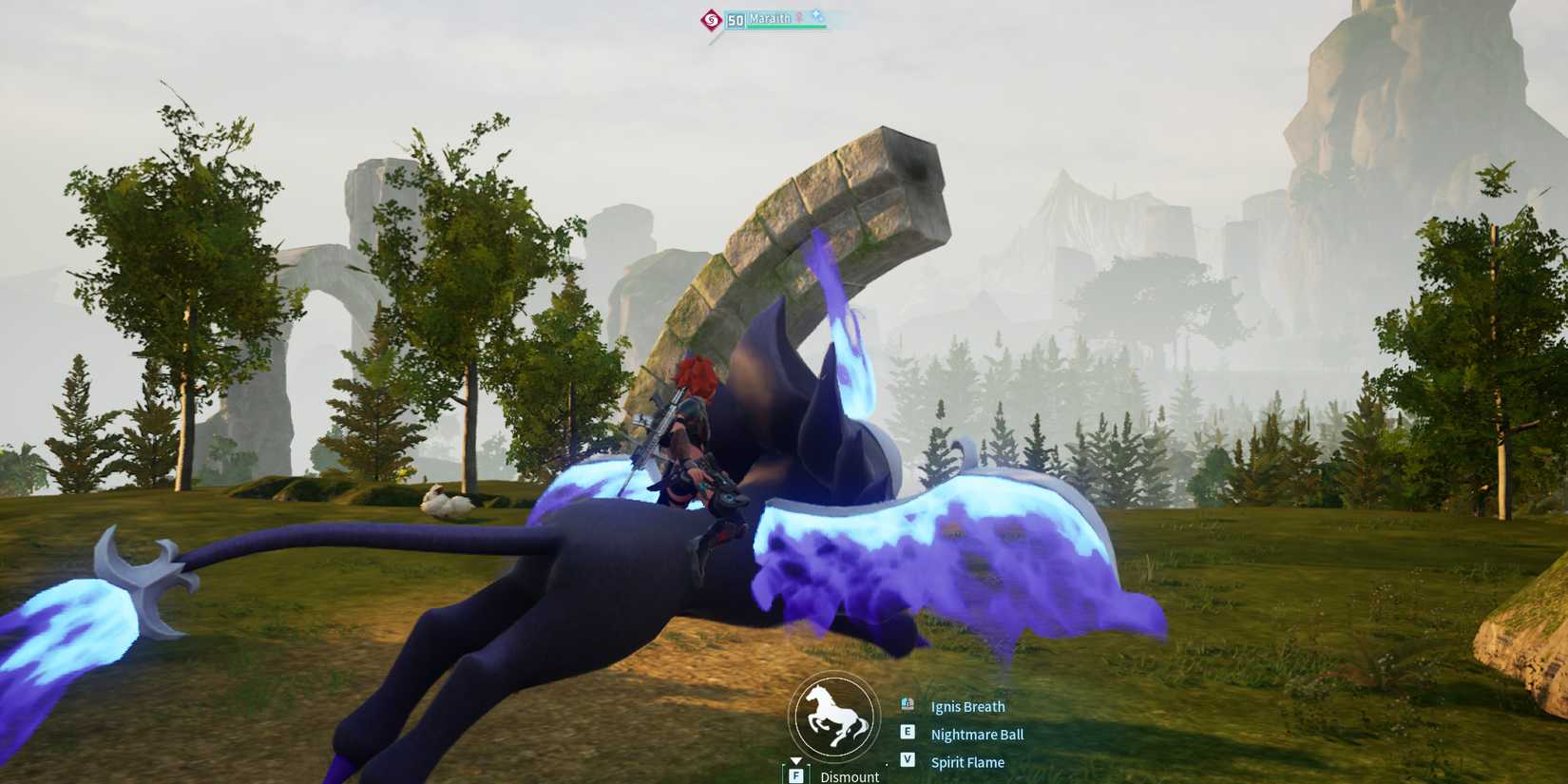1568x784 pixels.
Task: Click the name Maraith on the nameplate
Action: coord(770,17)
